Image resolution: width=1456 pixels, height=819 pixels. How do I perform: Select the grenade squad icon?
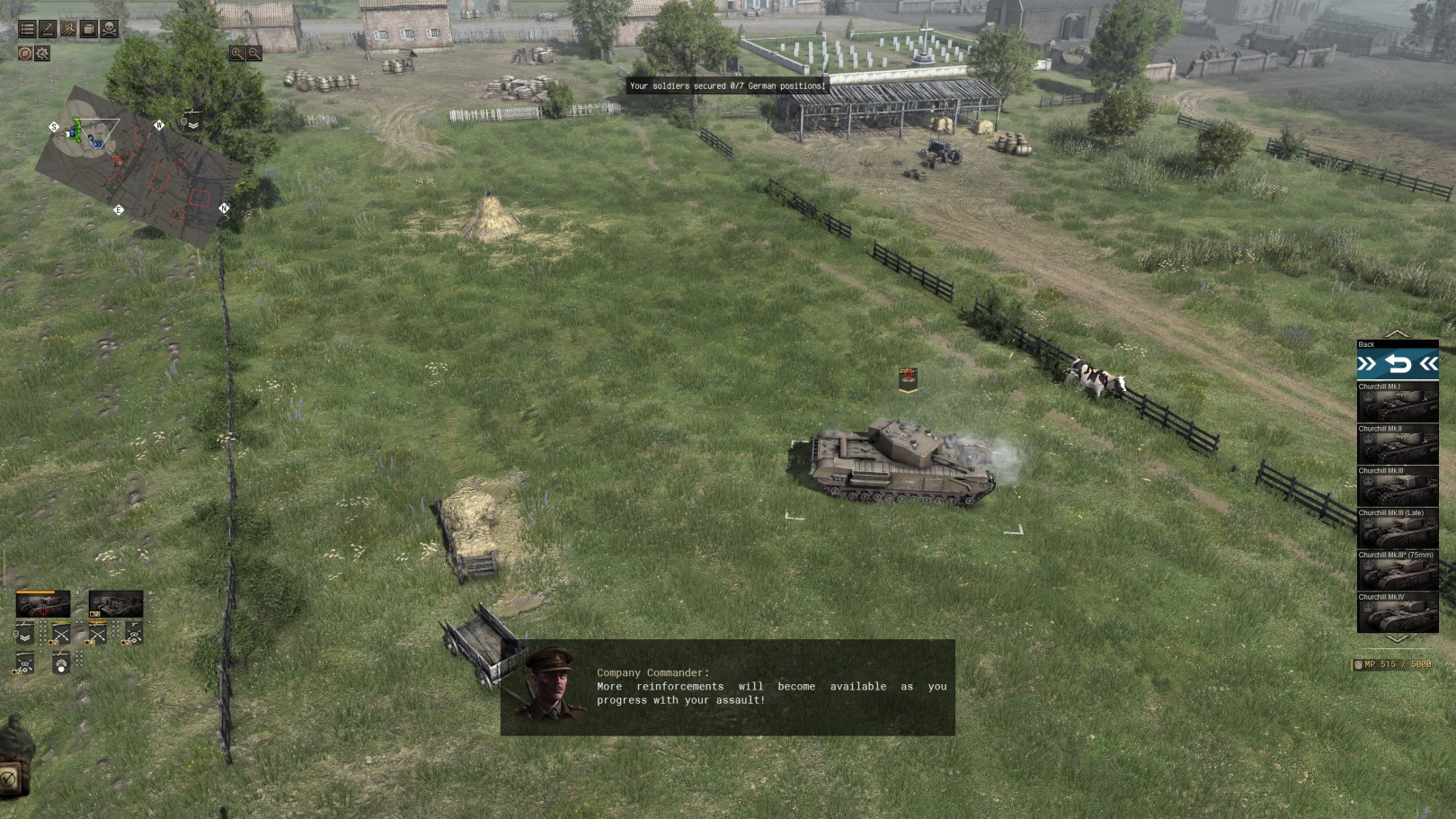[61, 664]
